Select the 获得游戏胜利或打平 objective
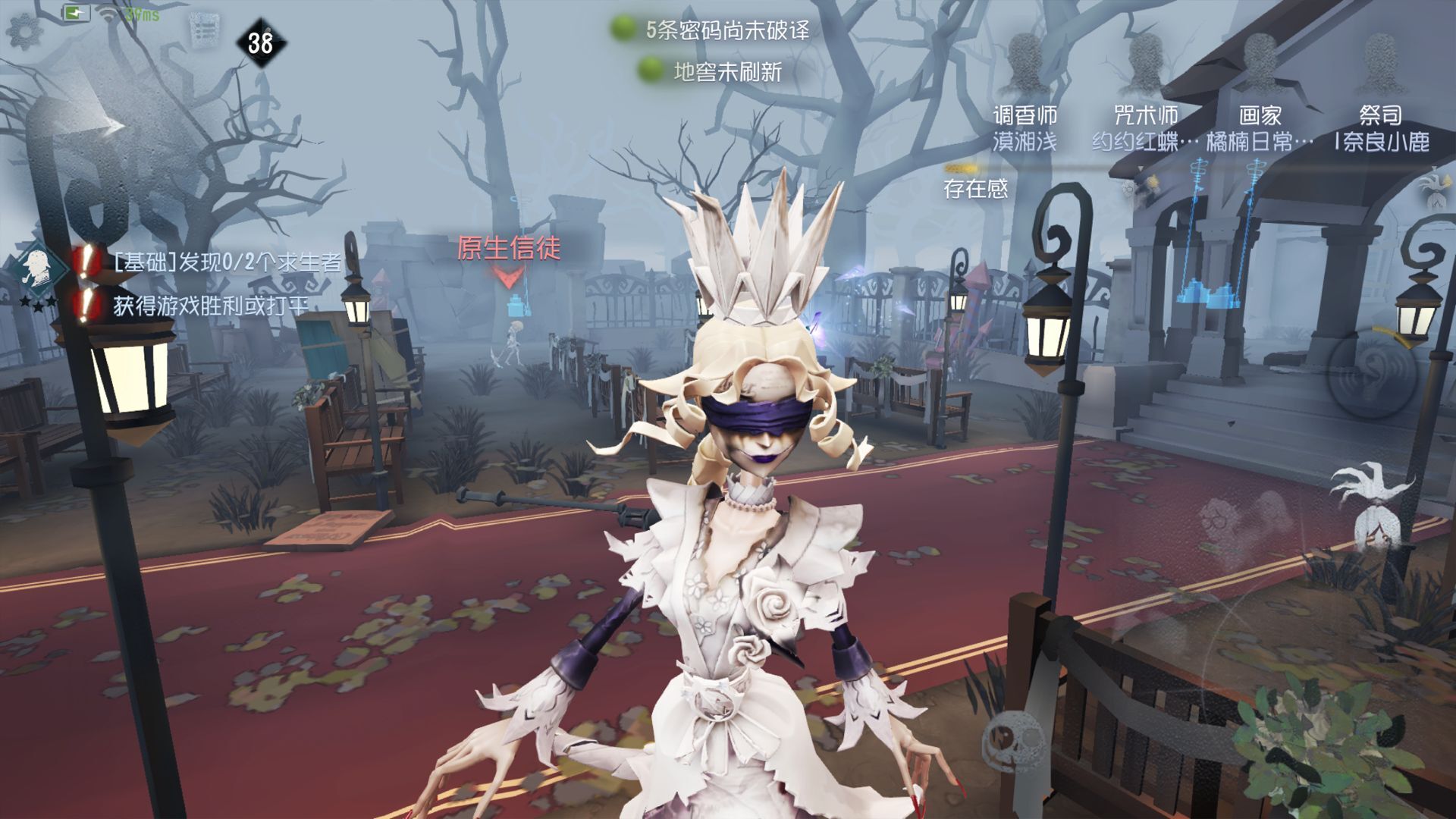This screenshot has height=819, width=1456. pos(210,306)
